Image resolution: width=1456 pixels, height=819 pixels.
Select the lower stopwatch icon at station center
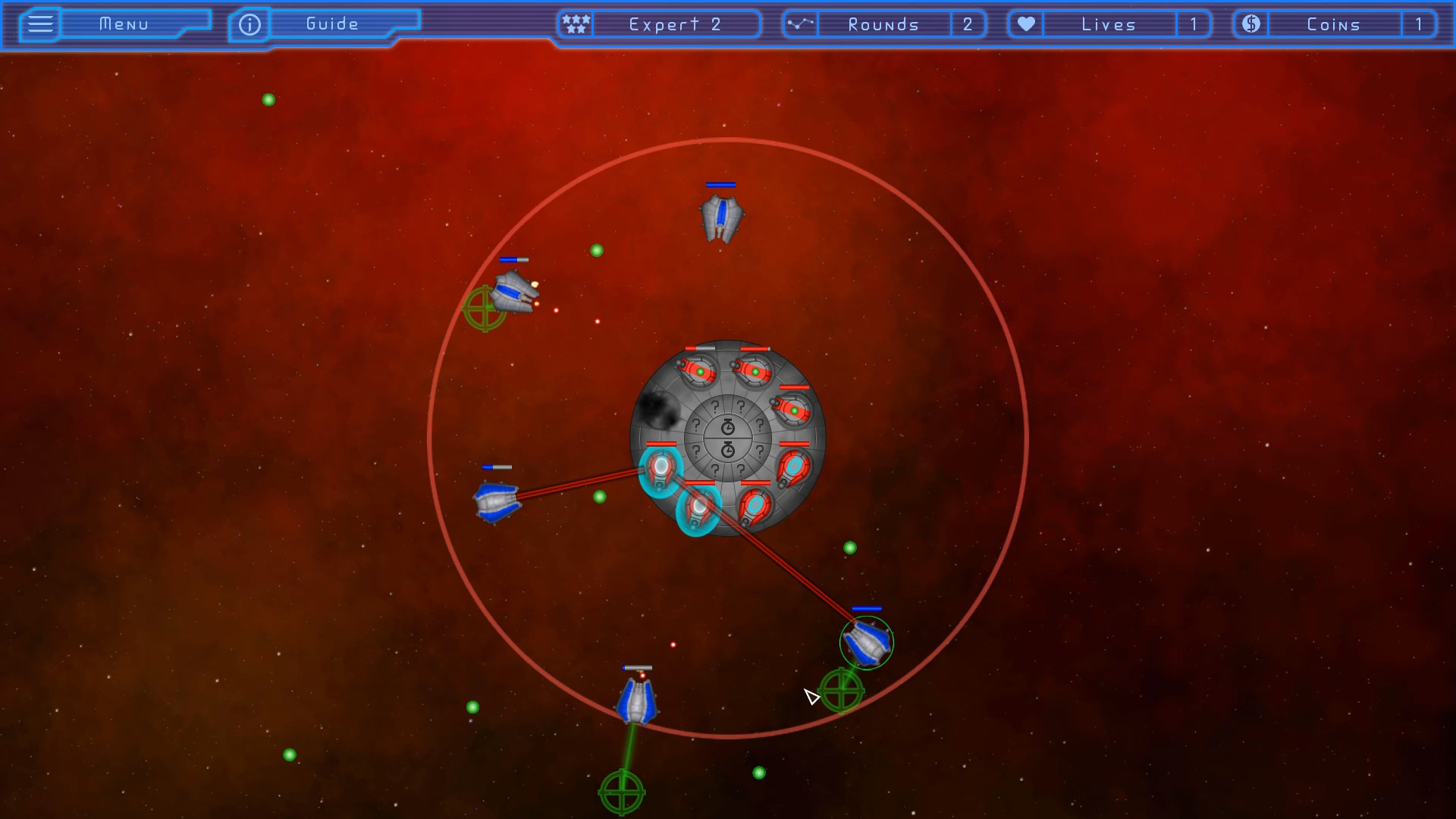pyautogui.click(x=728, y=448)
